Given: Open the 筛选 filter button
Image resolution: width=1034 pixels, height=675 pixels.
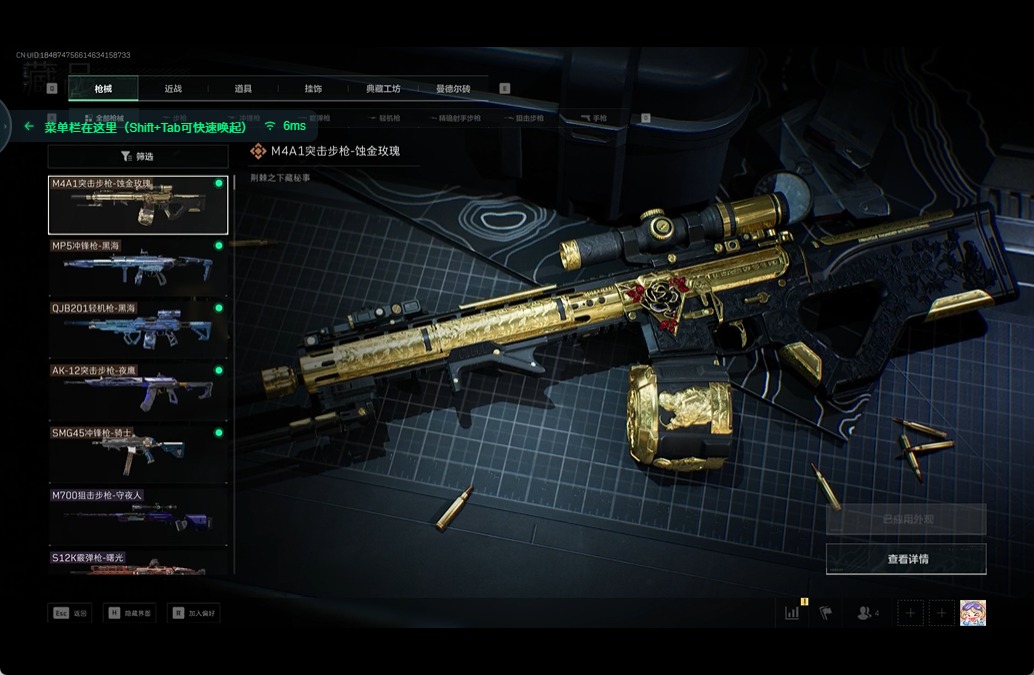Looking at the screenshot, I should pyautogui.click(x=138, y=156).
